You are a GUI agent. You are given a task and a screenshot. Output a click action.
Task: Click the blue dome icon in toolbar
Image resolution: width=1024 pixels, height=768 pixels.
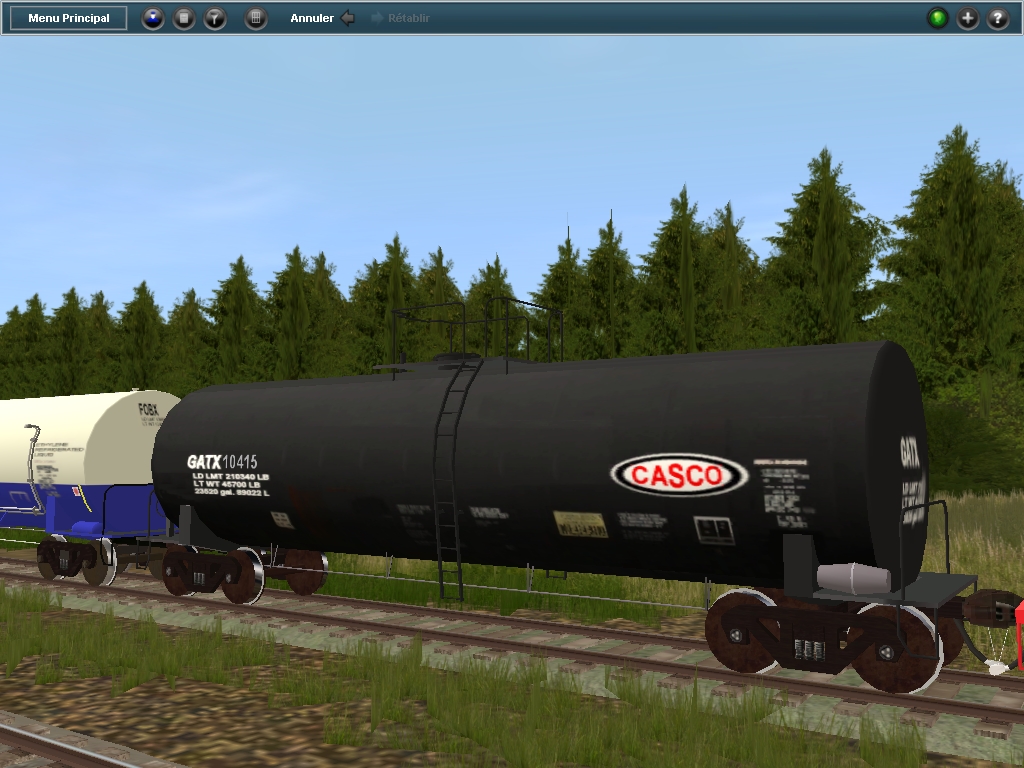[x=152, y=18]
